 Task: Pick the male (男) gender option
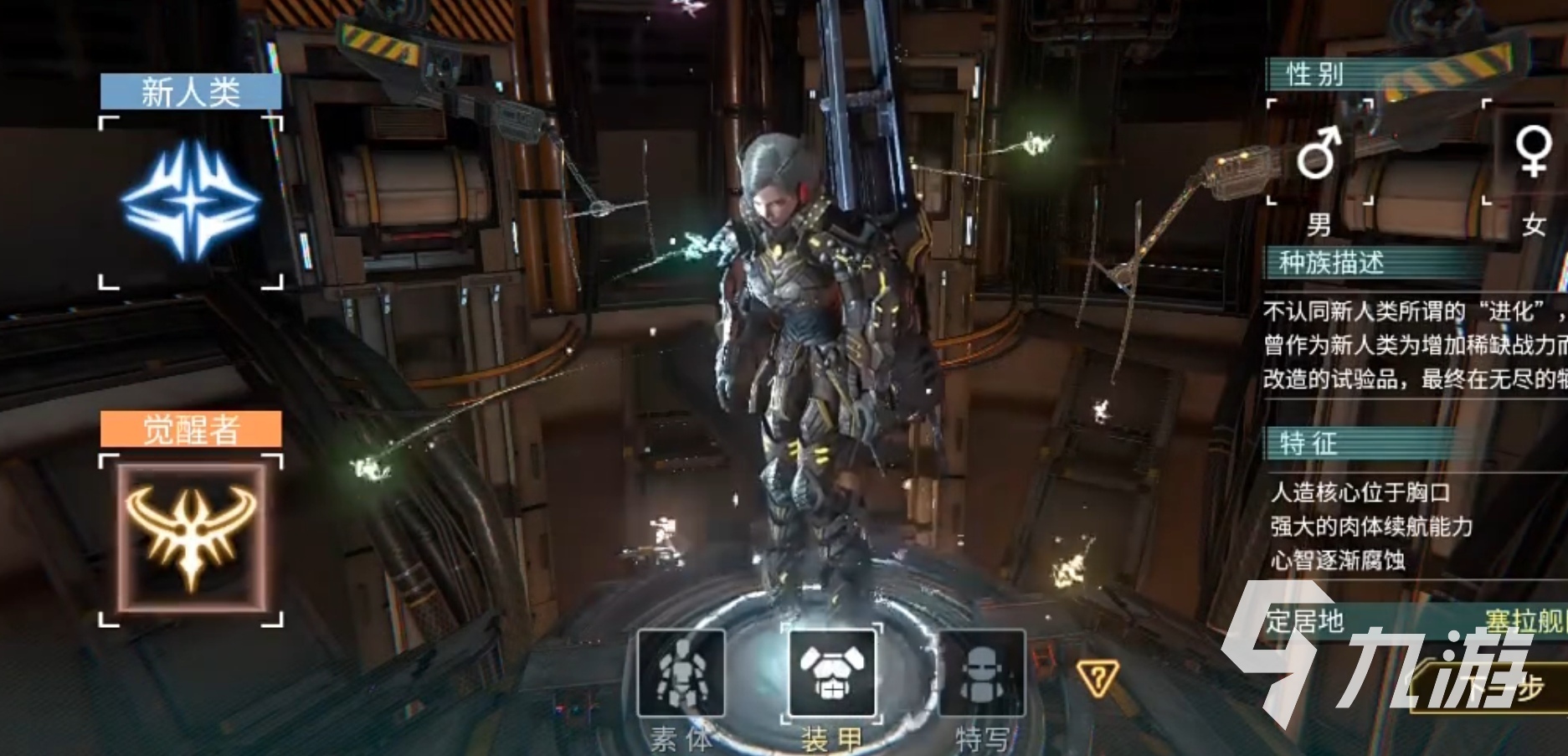coord(1319,153)
